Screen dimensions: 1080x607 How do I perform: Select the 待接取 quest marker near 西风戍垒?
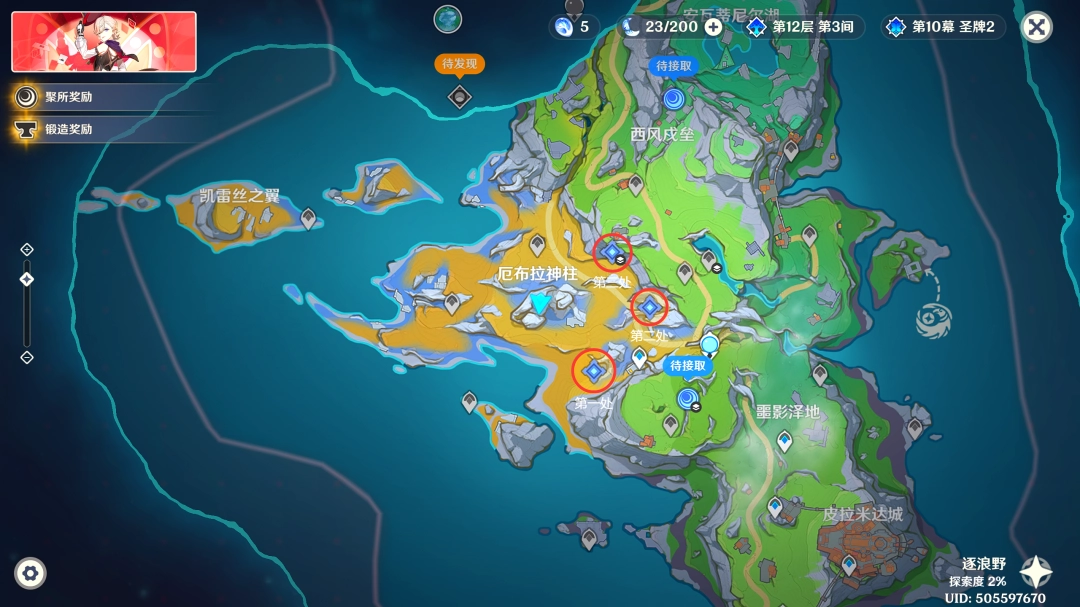pyautogui.click(x=674, y=98)
